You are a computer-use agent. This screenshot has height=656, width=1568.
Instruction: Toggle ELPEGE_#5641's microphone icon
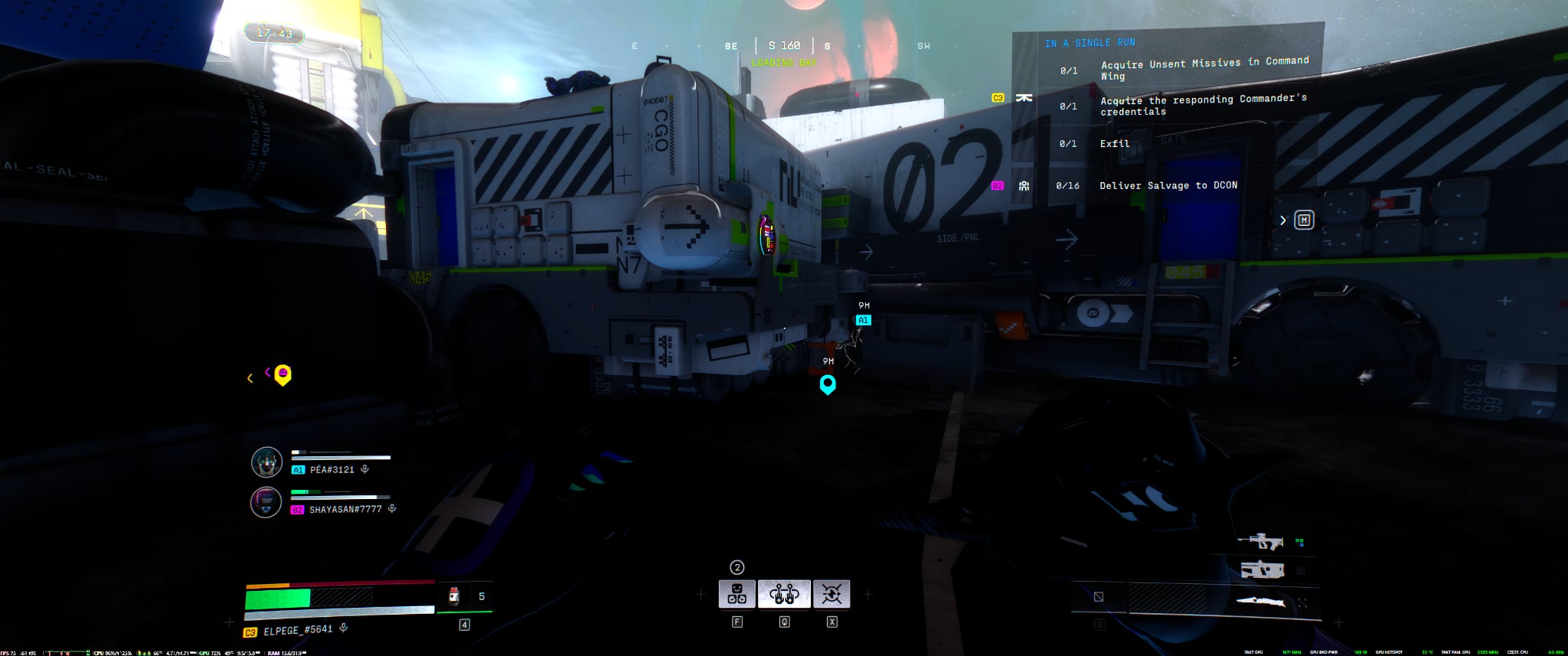[x=344, y=628]
